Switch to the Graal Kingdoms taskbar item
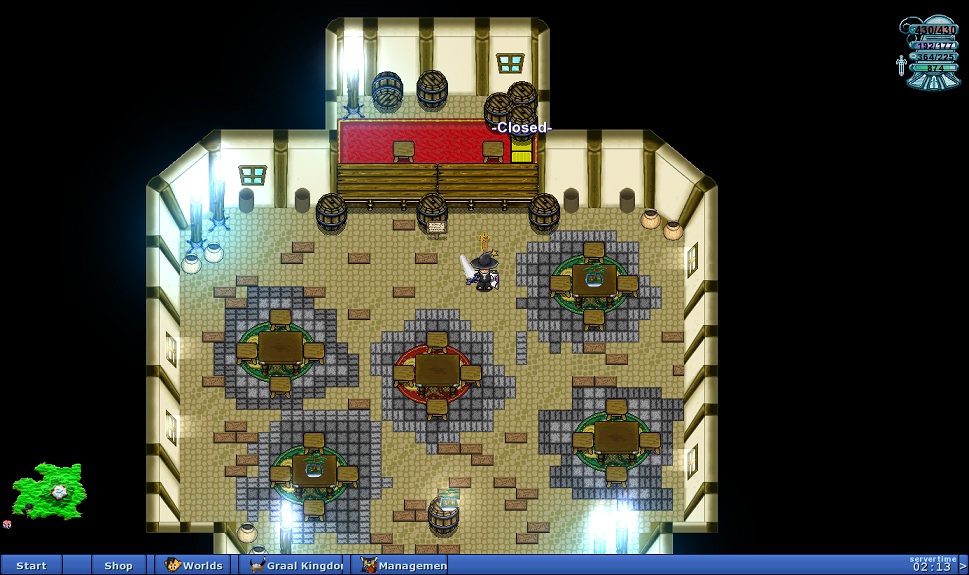Screen dimensions: 969x575 pos(292,565)
